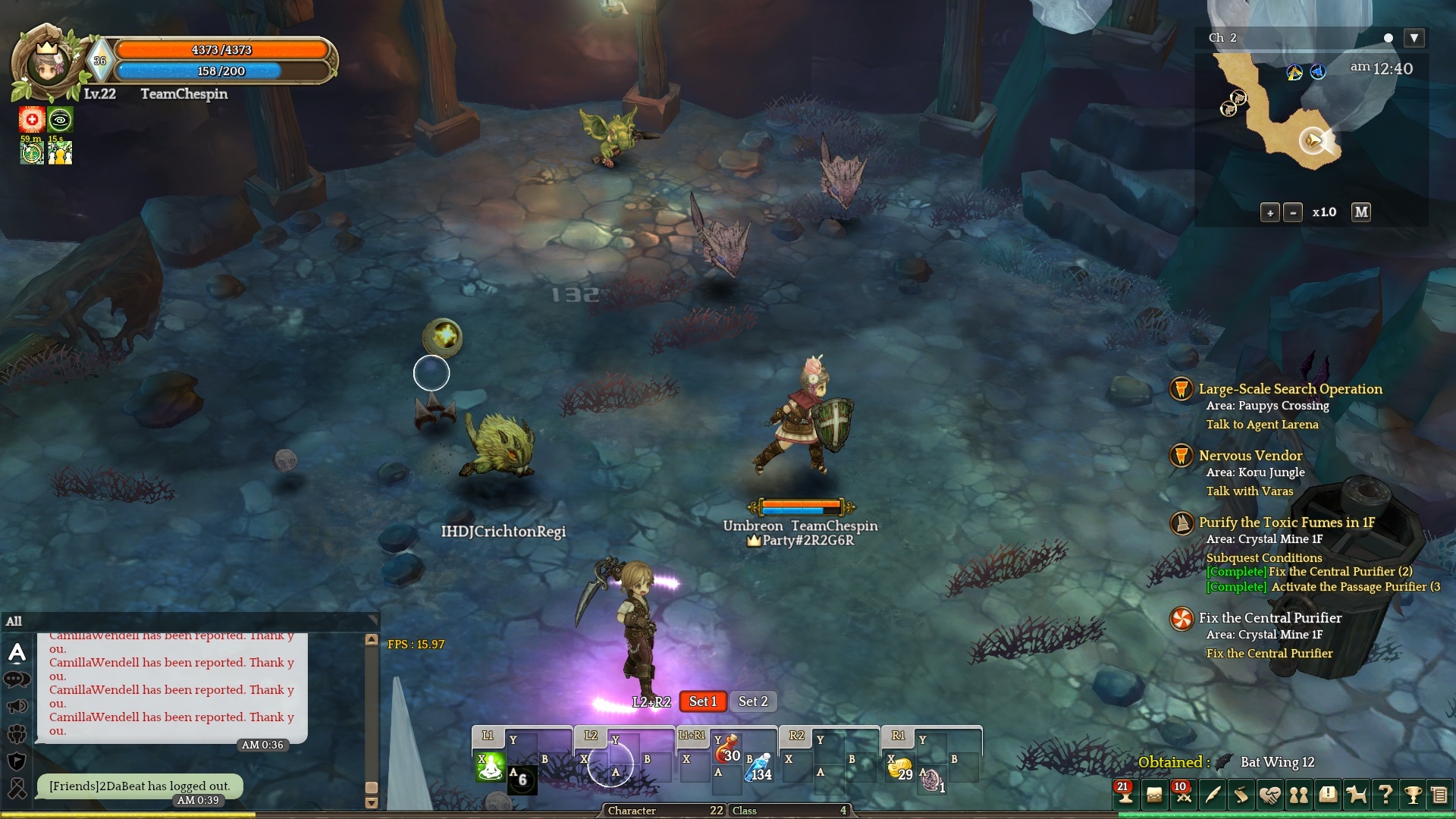Use the red health potion slot
Screen dimensions: 1456x819
point(727,750)
